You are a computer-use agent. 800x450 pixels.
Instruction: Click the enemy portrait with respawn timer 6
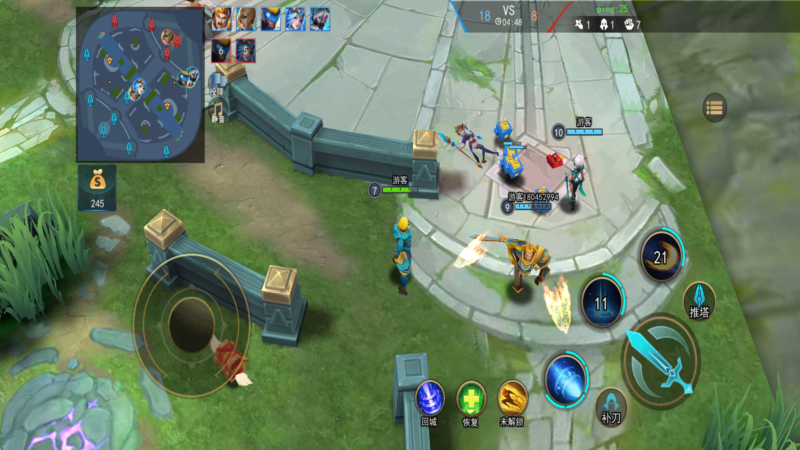click(x=221, y=50)
